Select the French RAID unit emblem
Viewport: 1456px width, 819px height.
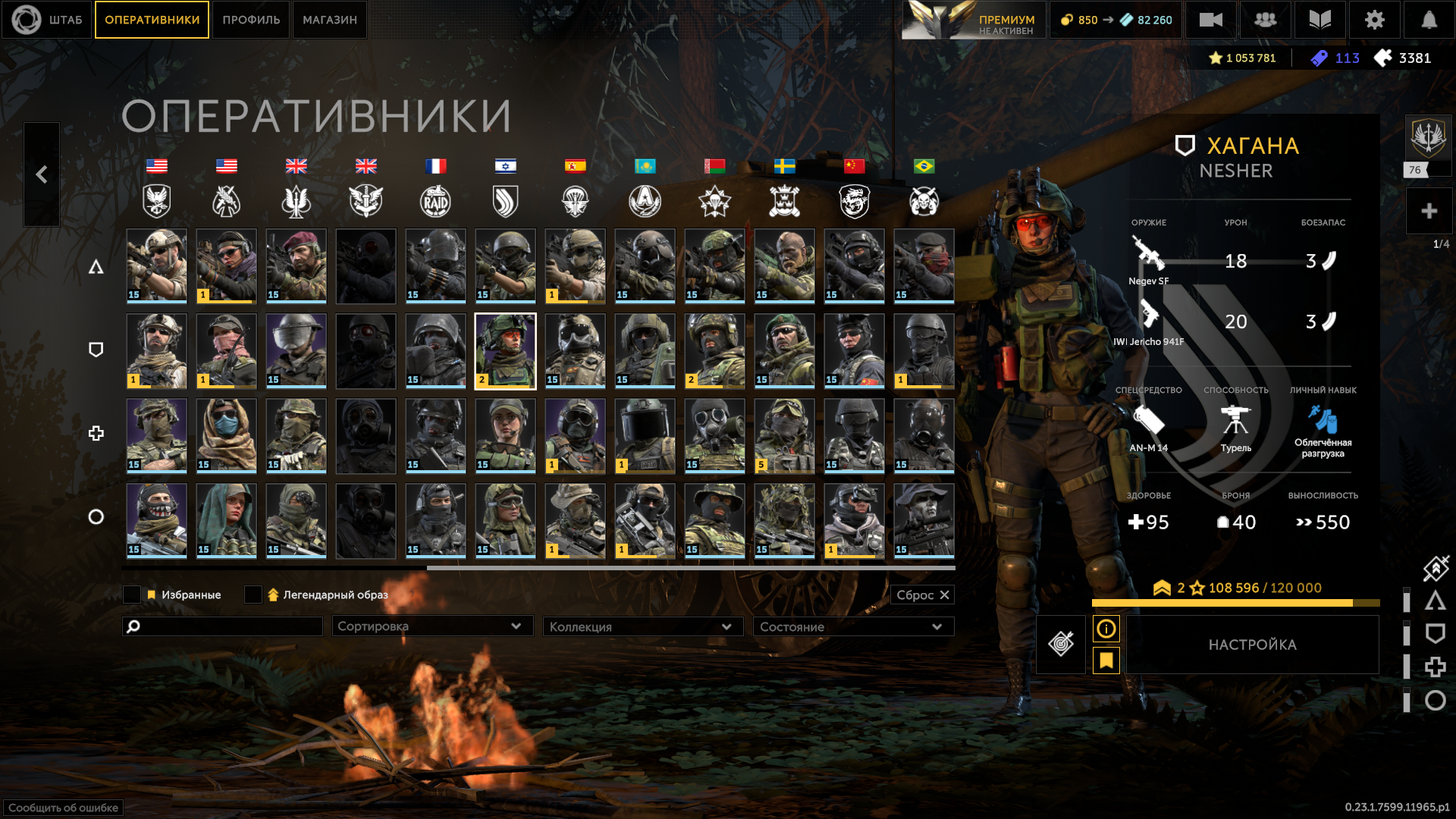(435, 201)
